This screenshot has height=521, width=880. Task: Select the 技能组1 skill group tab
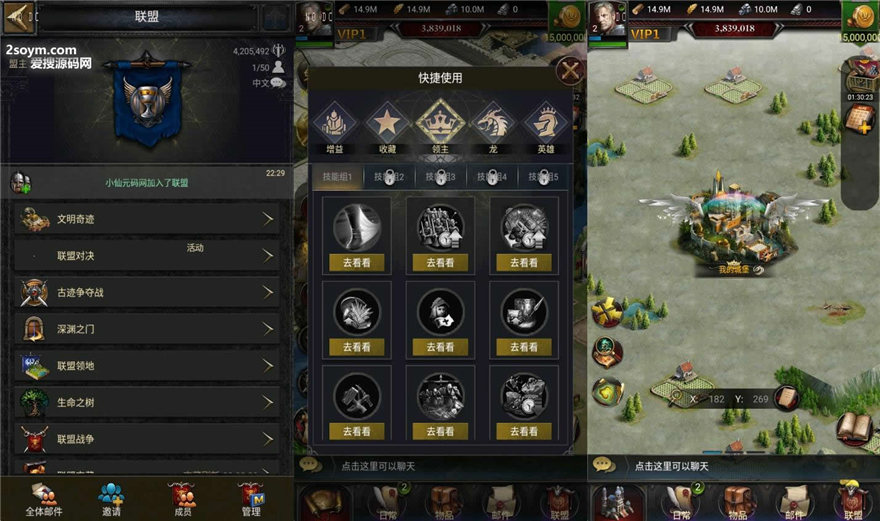click(x=335, y=177)
